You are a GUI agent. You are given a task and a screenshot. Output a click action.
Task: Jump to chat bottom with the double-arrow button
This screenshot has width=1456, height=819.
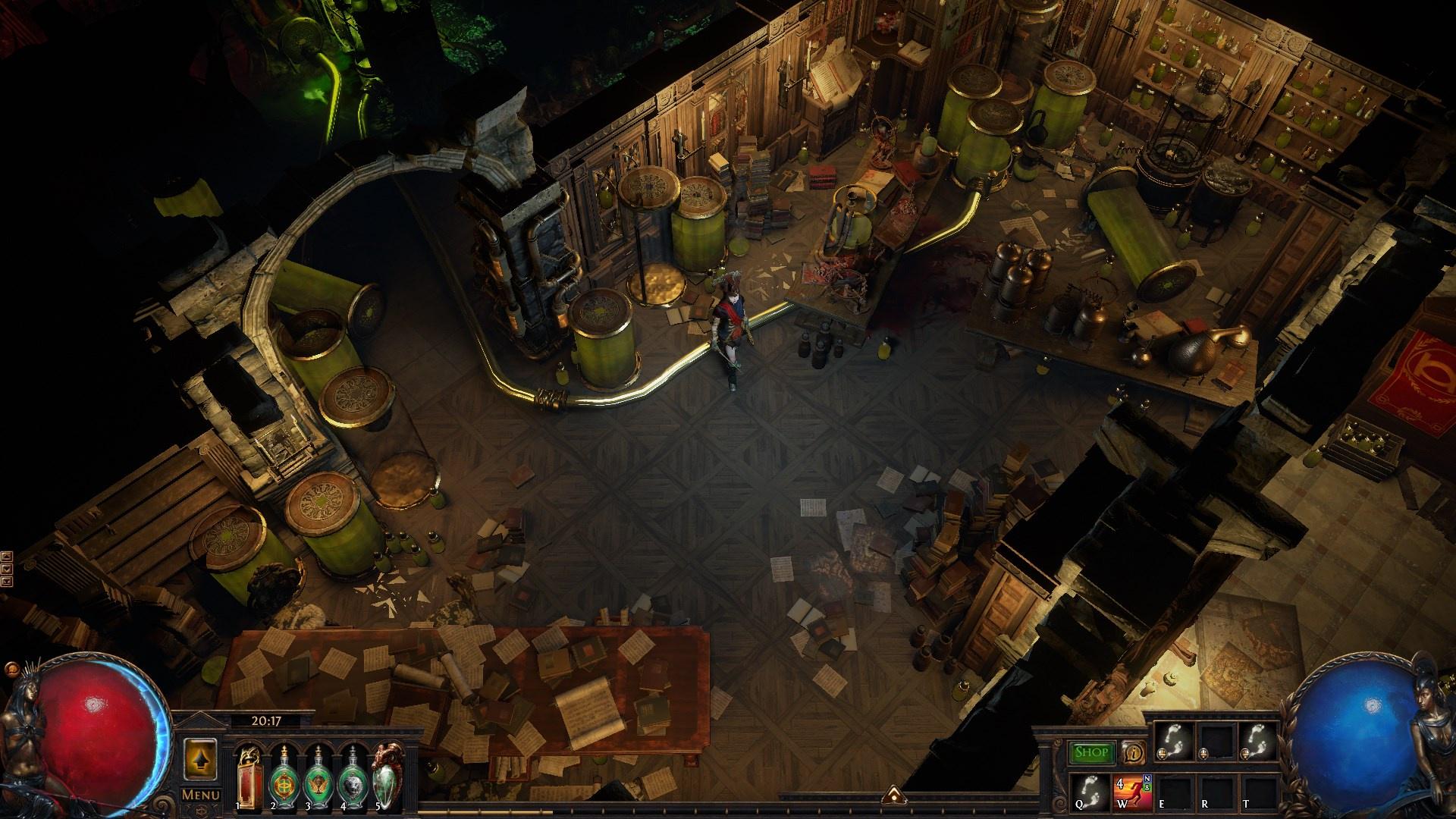pos(7,582)
